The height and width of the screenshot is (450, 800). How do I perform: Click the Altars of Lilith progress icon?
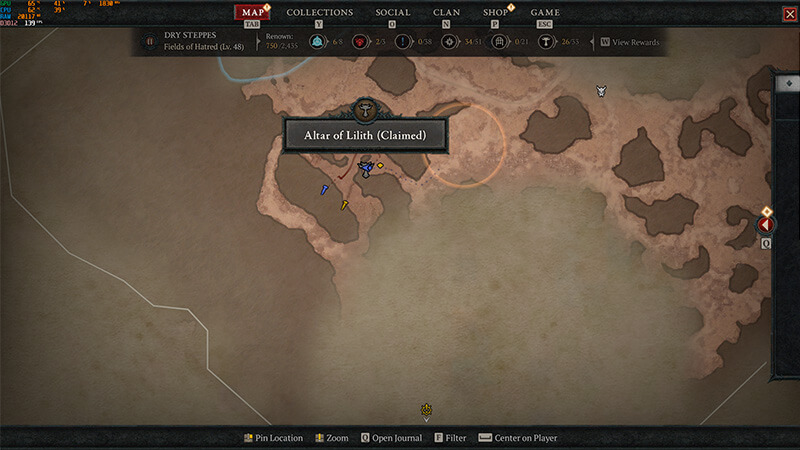[546, 42]
